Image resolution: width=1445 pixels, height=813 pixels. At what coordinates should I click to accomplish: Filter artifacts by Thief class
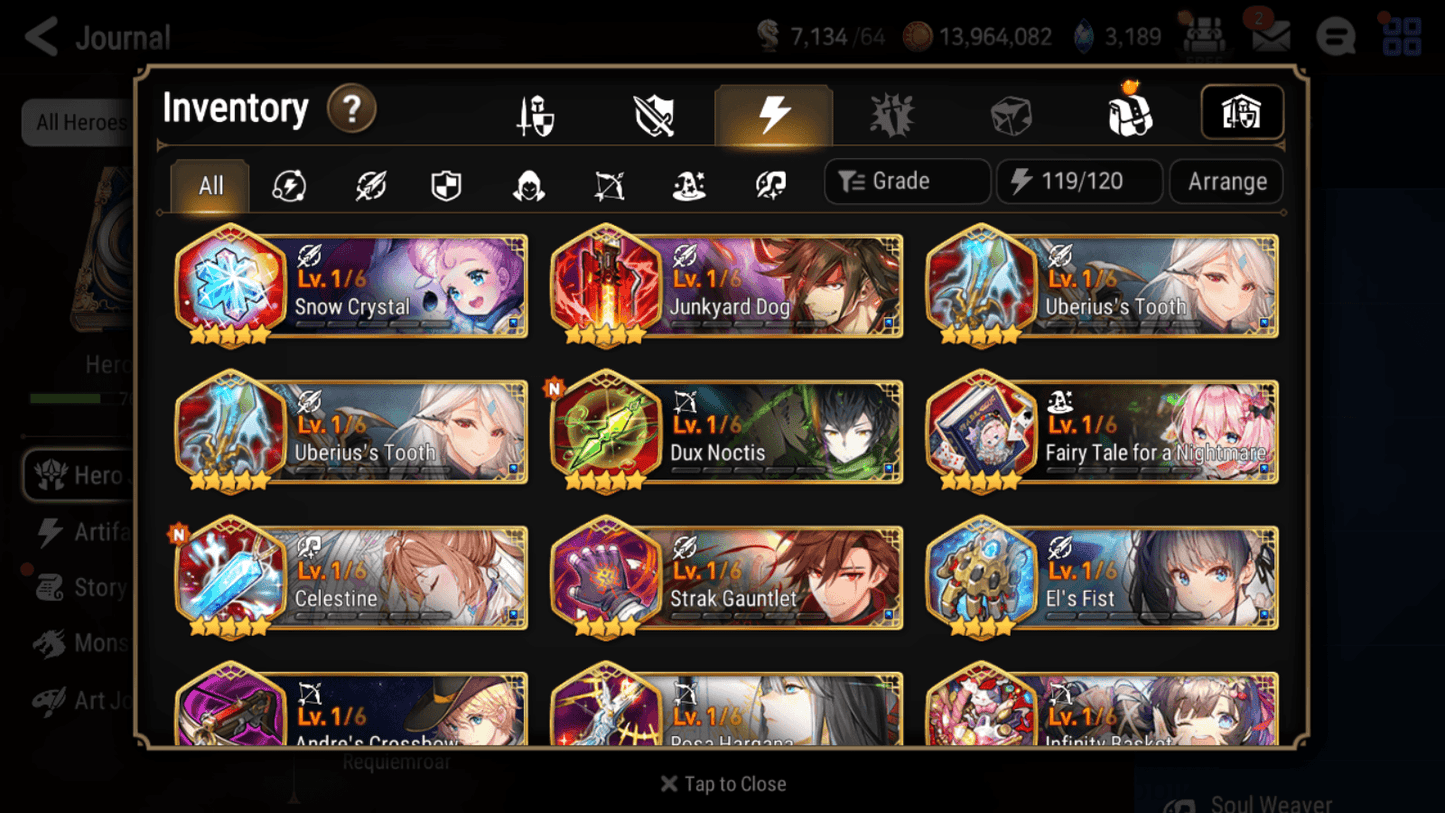pyautogui.click(x=527, y=182)
